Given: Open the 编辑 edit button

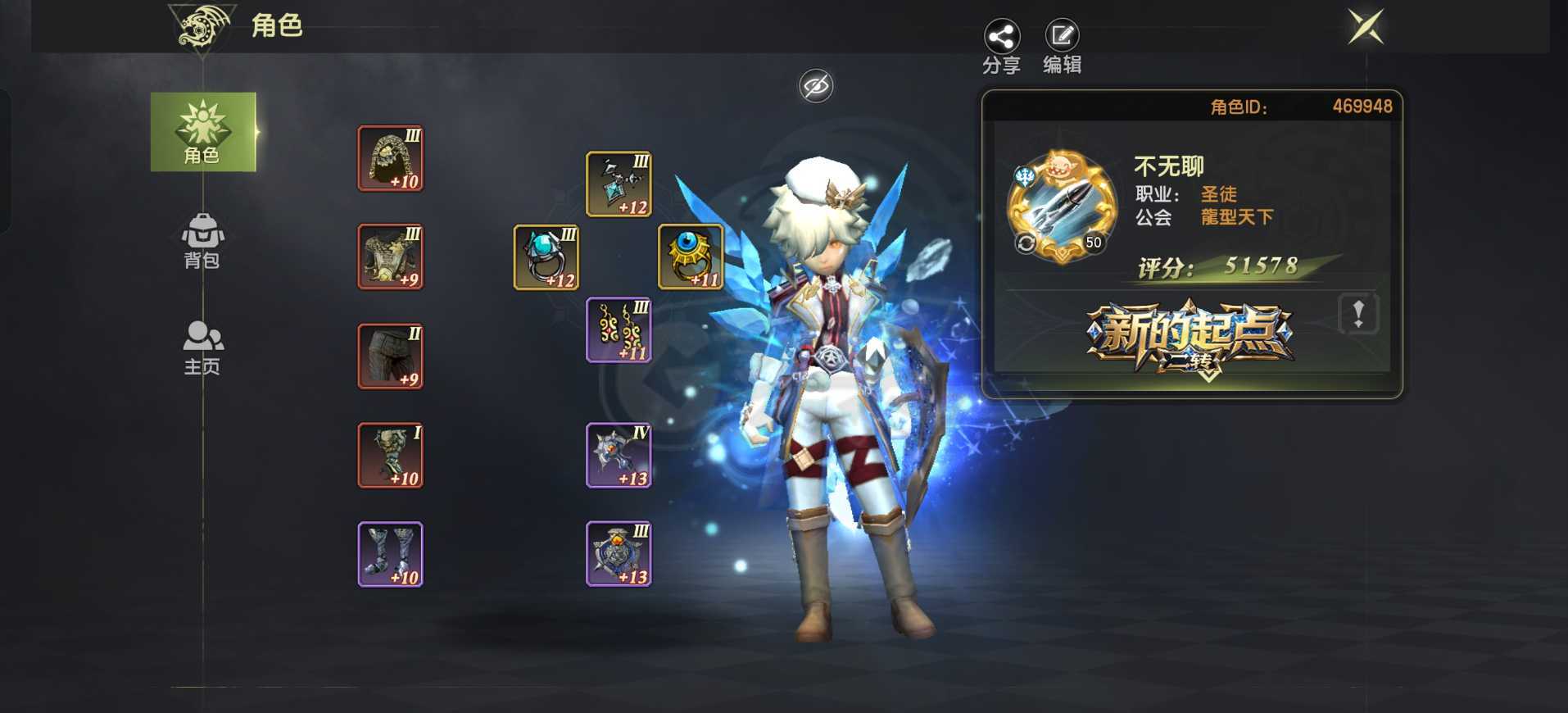Looking at the screenshot, I should 1062,47.
